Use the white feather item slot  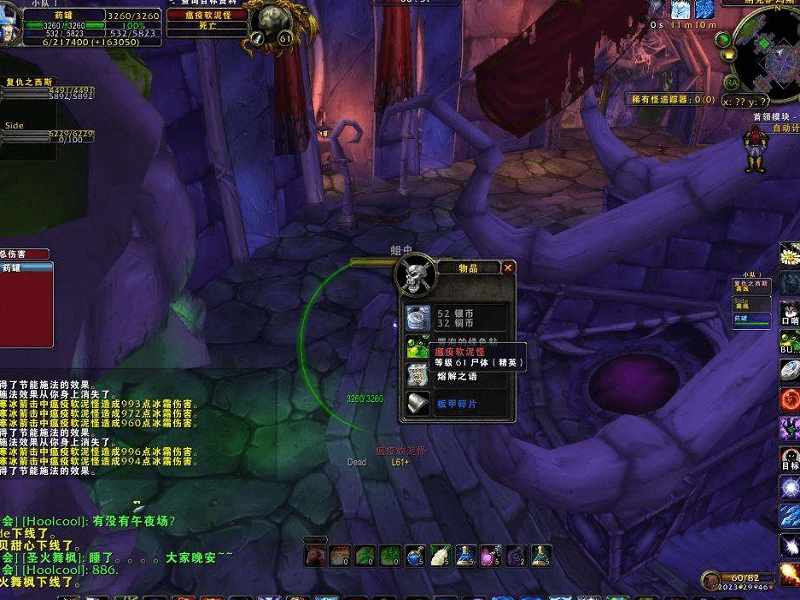440,555
